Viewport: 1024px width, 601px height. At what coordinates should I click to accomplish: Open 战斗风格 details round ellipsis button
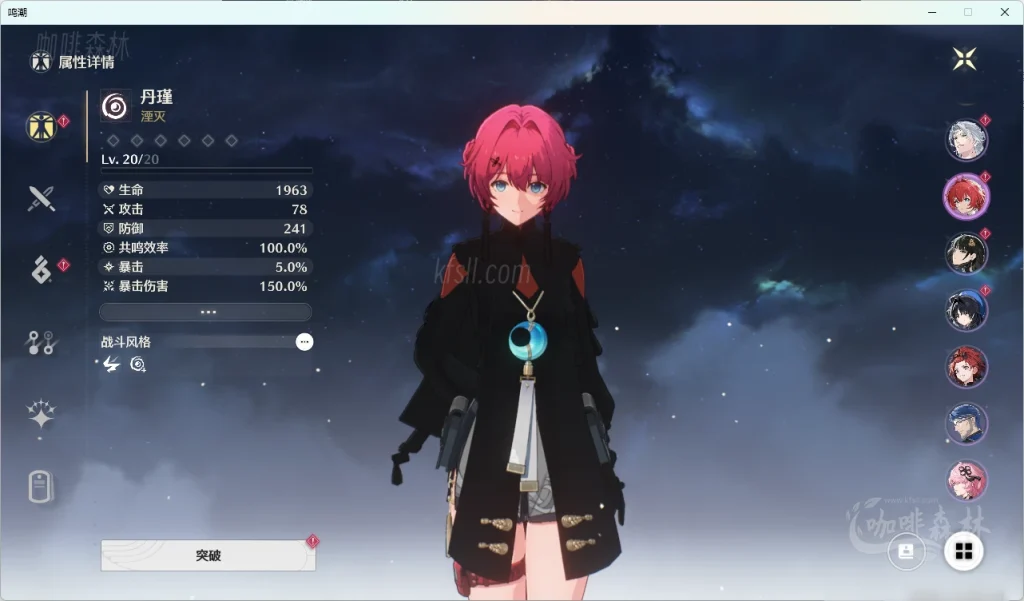point(304,342)
